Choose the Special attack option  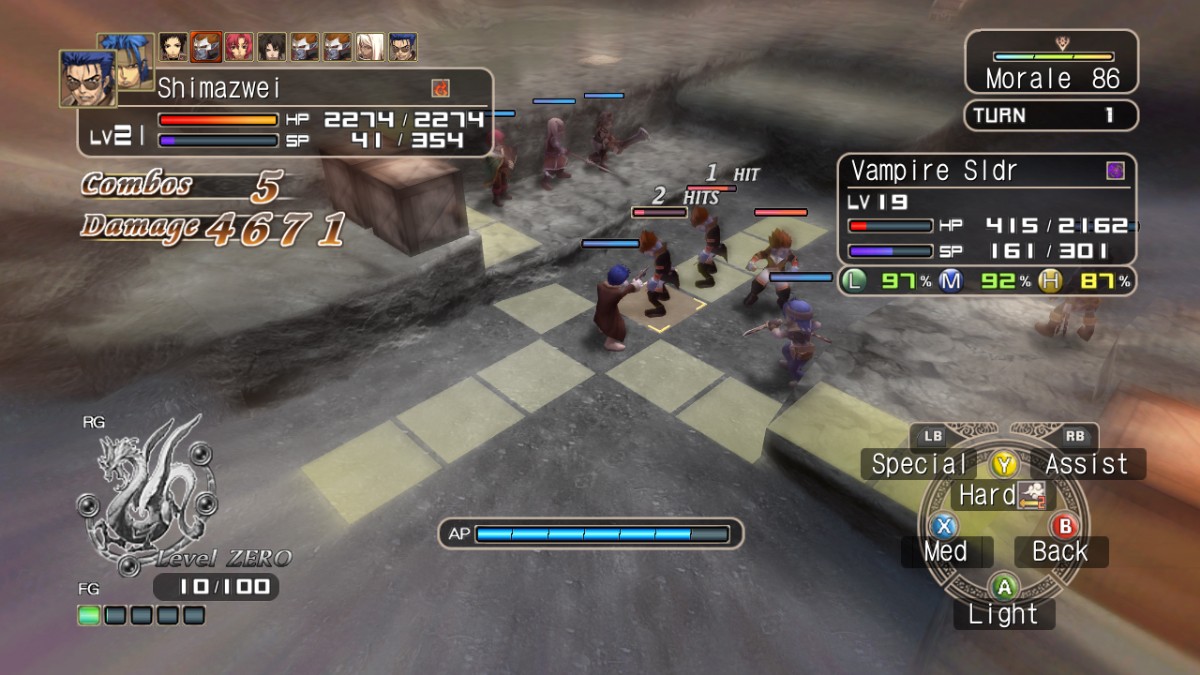point(919,464)
